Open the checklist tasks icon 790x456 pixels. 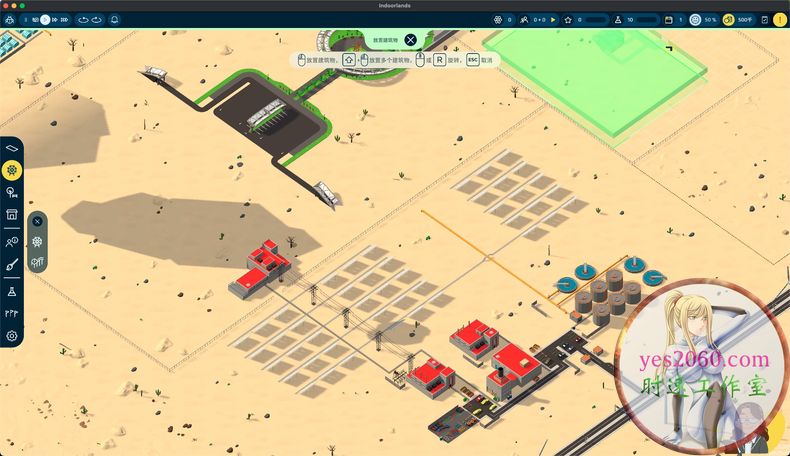764,19
